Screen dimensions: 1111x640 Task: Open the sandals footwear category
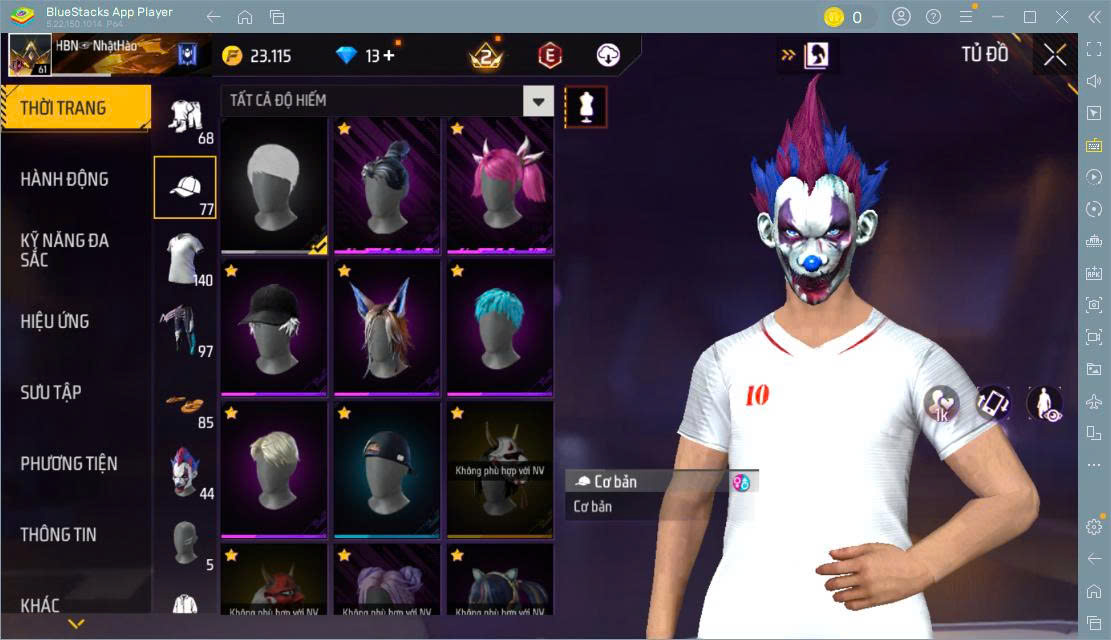coord(185,403)
